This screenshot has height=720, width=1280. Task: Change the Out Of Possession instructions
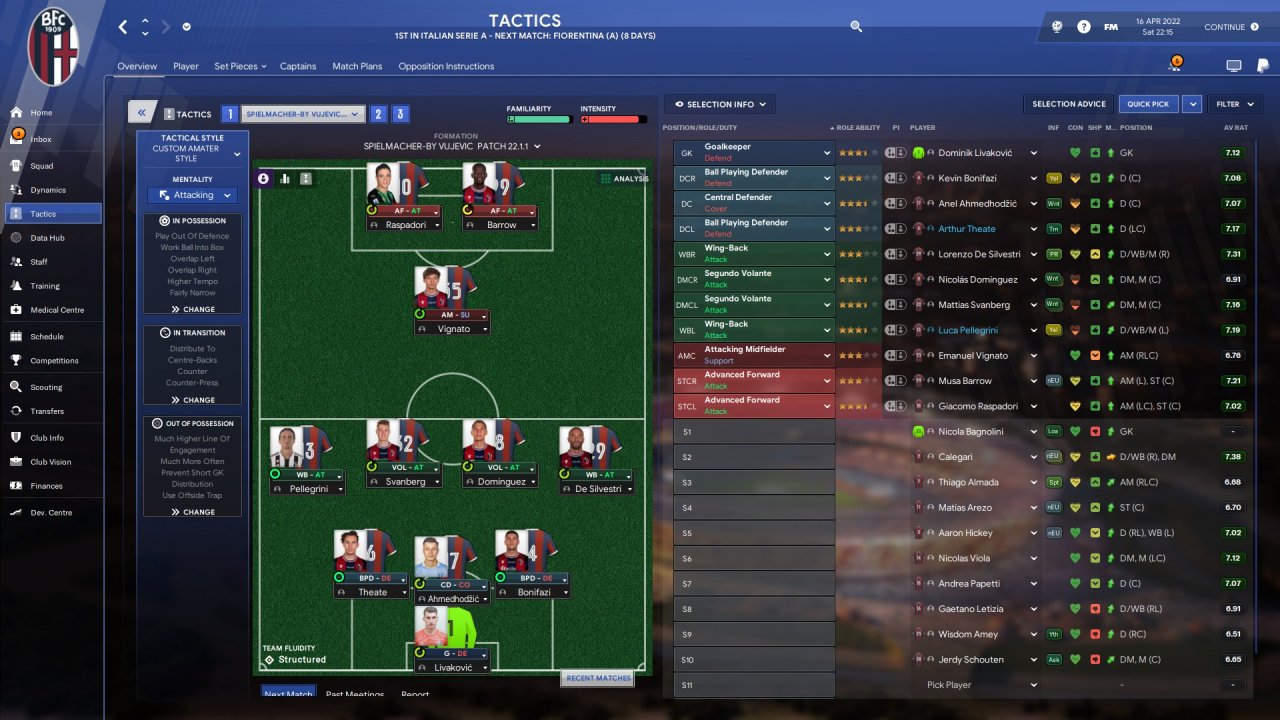pos(192,512)
